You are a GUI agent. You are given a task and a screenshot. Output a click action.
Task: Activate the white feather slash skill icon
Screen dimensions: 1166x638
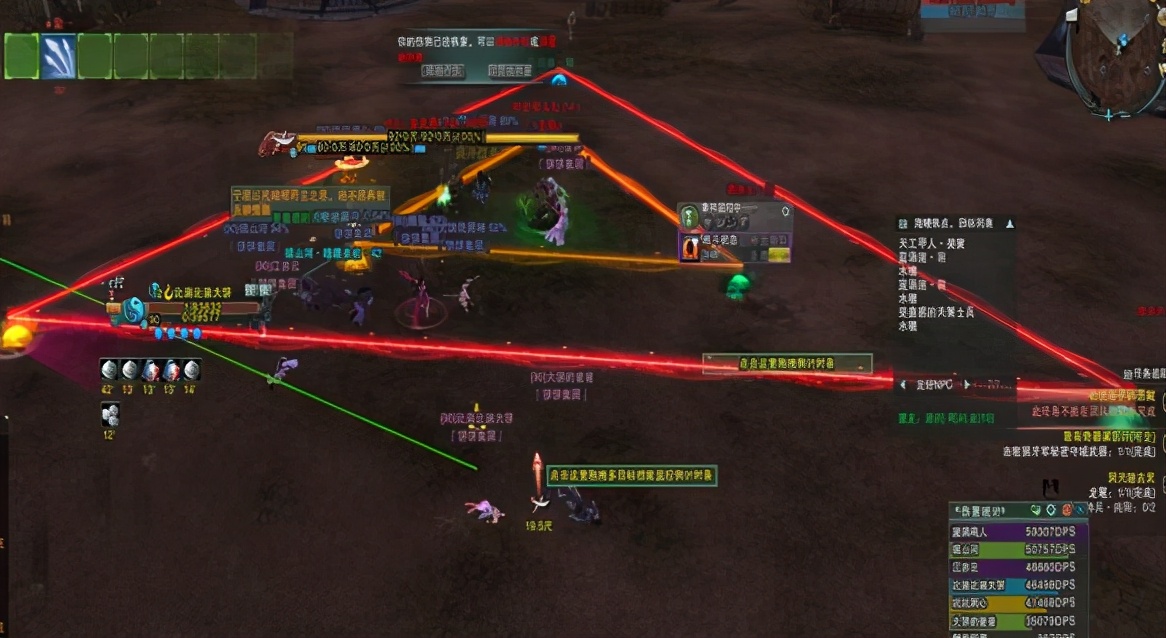(x=58, y=56)
